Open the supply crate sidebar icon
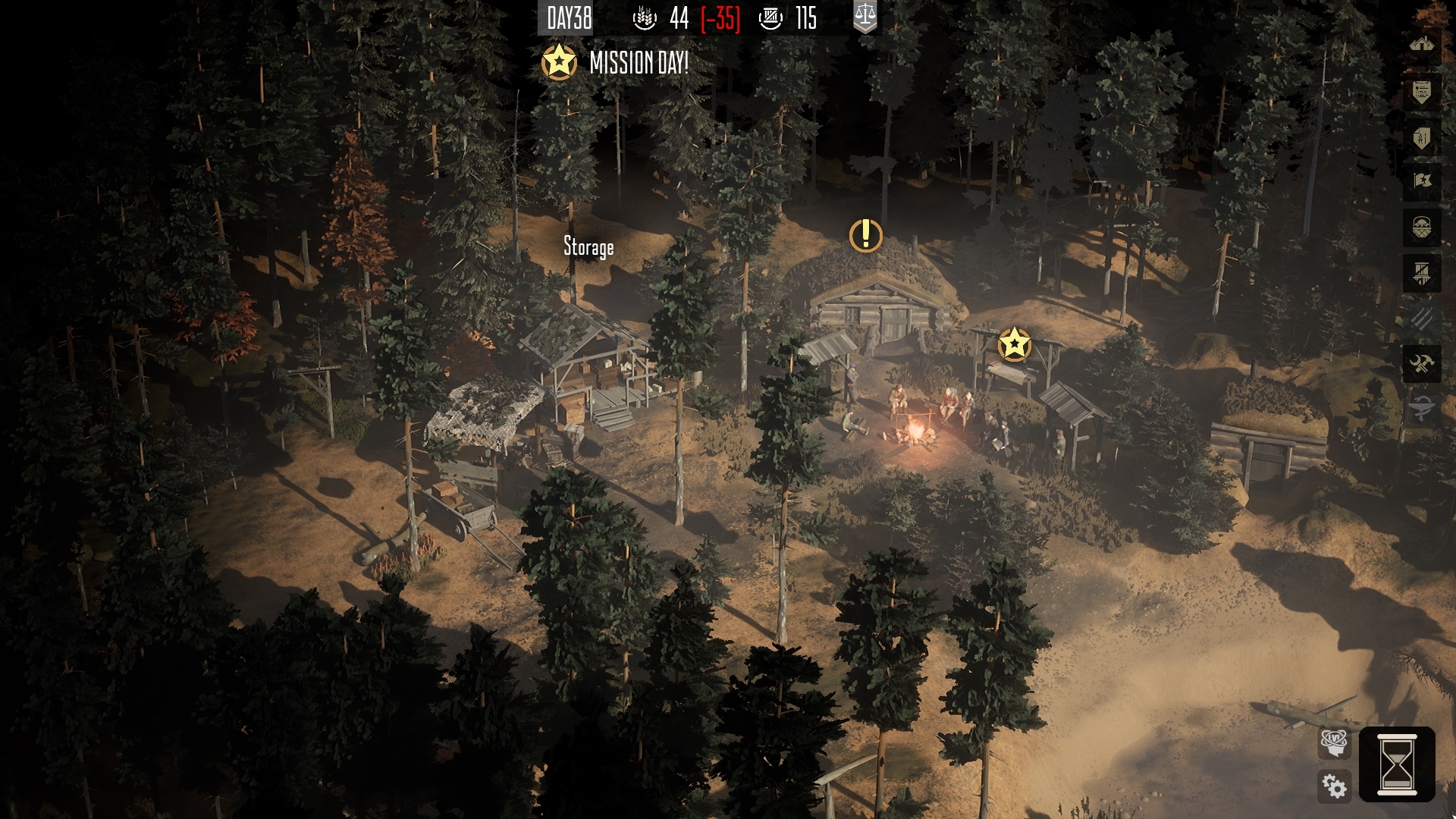 (x=1421, y=273)
